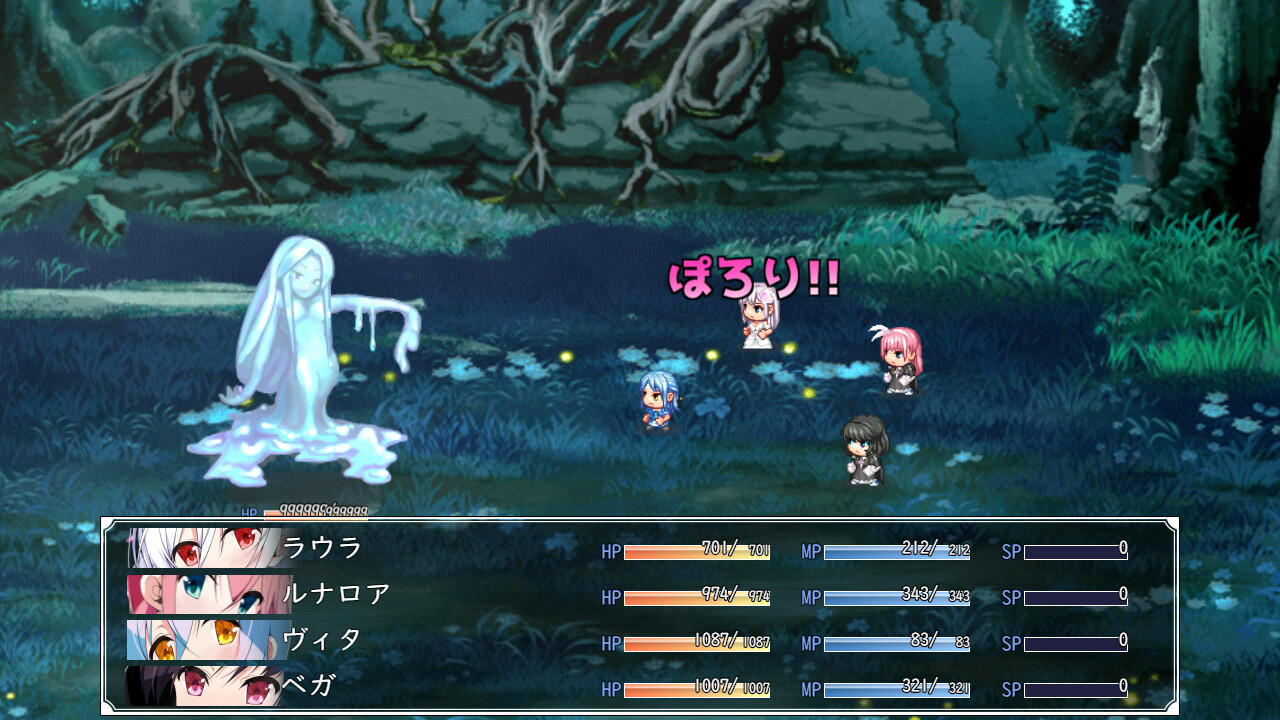Click the glowing firefly light near the slime
The height and width of the screenshot is (720, 1280).
pyautogui.click(x=345, y=360)
